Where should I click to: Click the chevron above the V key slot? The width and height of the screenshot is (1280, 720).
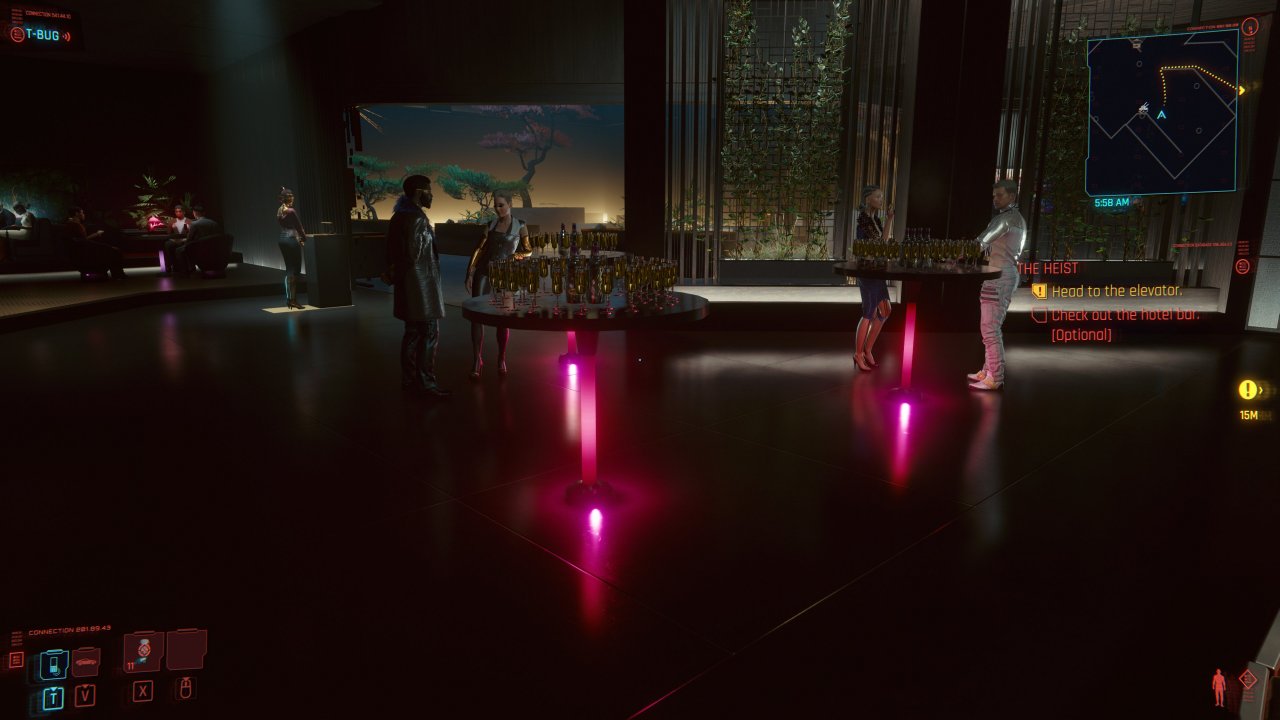(x=84, y=686)
